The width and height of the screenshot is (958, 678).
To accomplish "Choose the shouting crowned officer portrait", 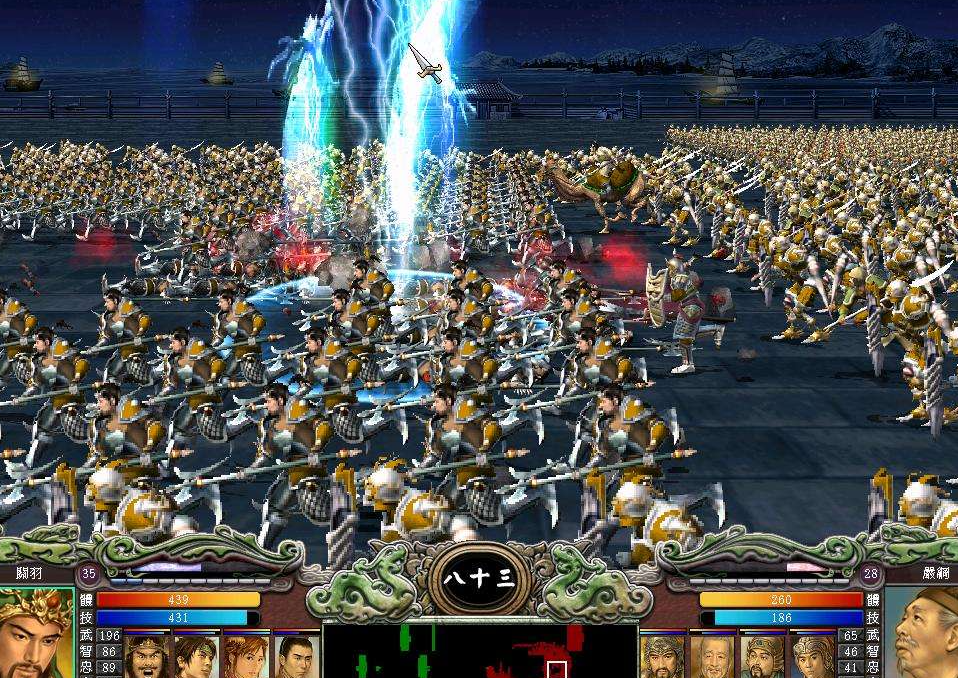I will (147, 657).
